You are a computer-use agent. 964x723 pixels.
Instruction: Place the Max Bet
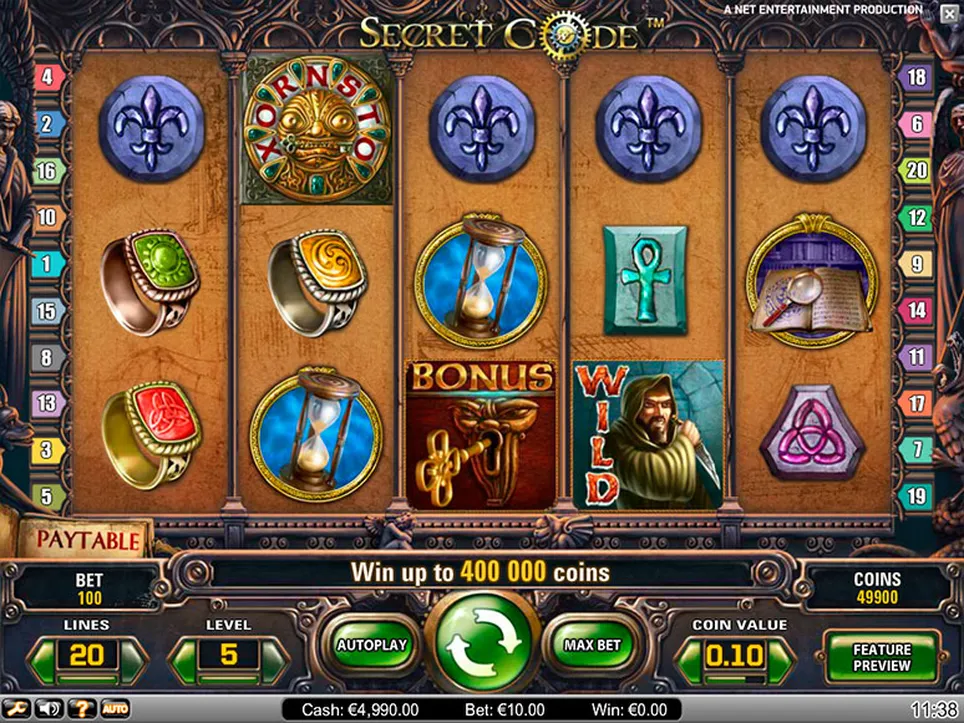pyautogui.click(x=592, y=645)
